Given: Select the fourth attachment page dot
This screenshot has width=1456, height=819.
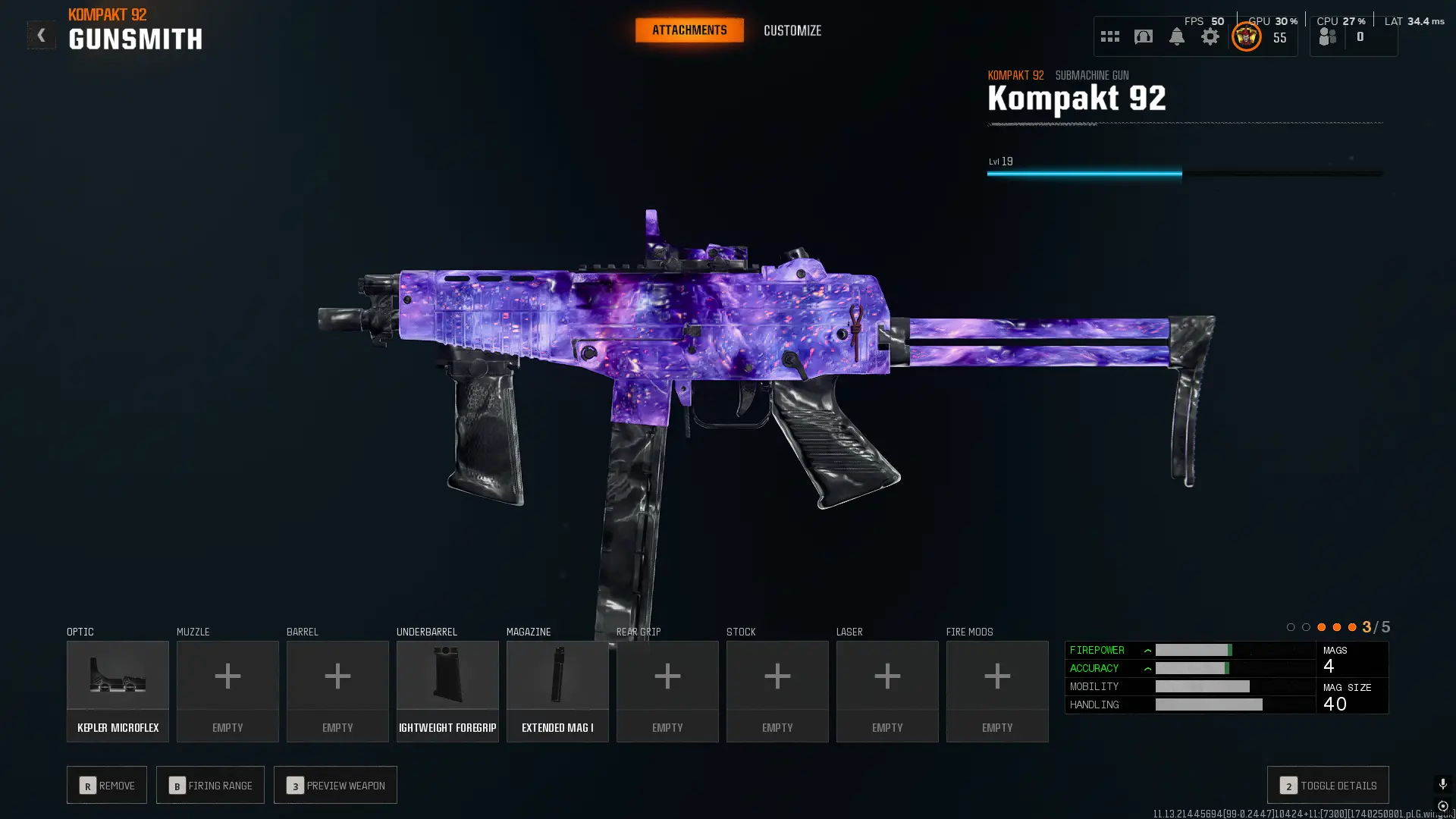Looking at the screenshot, I should coord(1337,627).
